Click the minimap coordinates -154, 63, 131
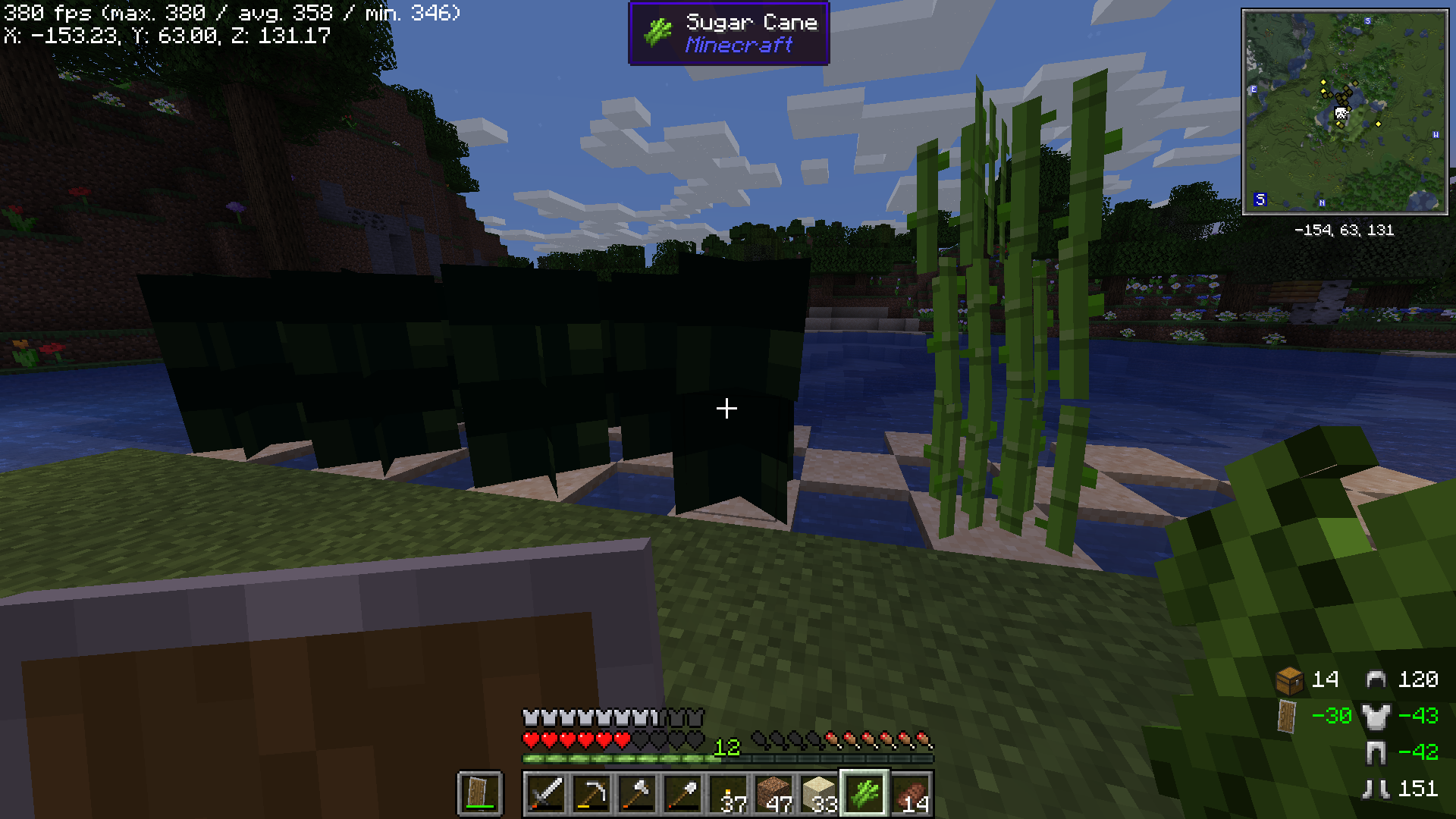The height and width of the screenshot is (819, 1456). click(x=1346, y=231)
